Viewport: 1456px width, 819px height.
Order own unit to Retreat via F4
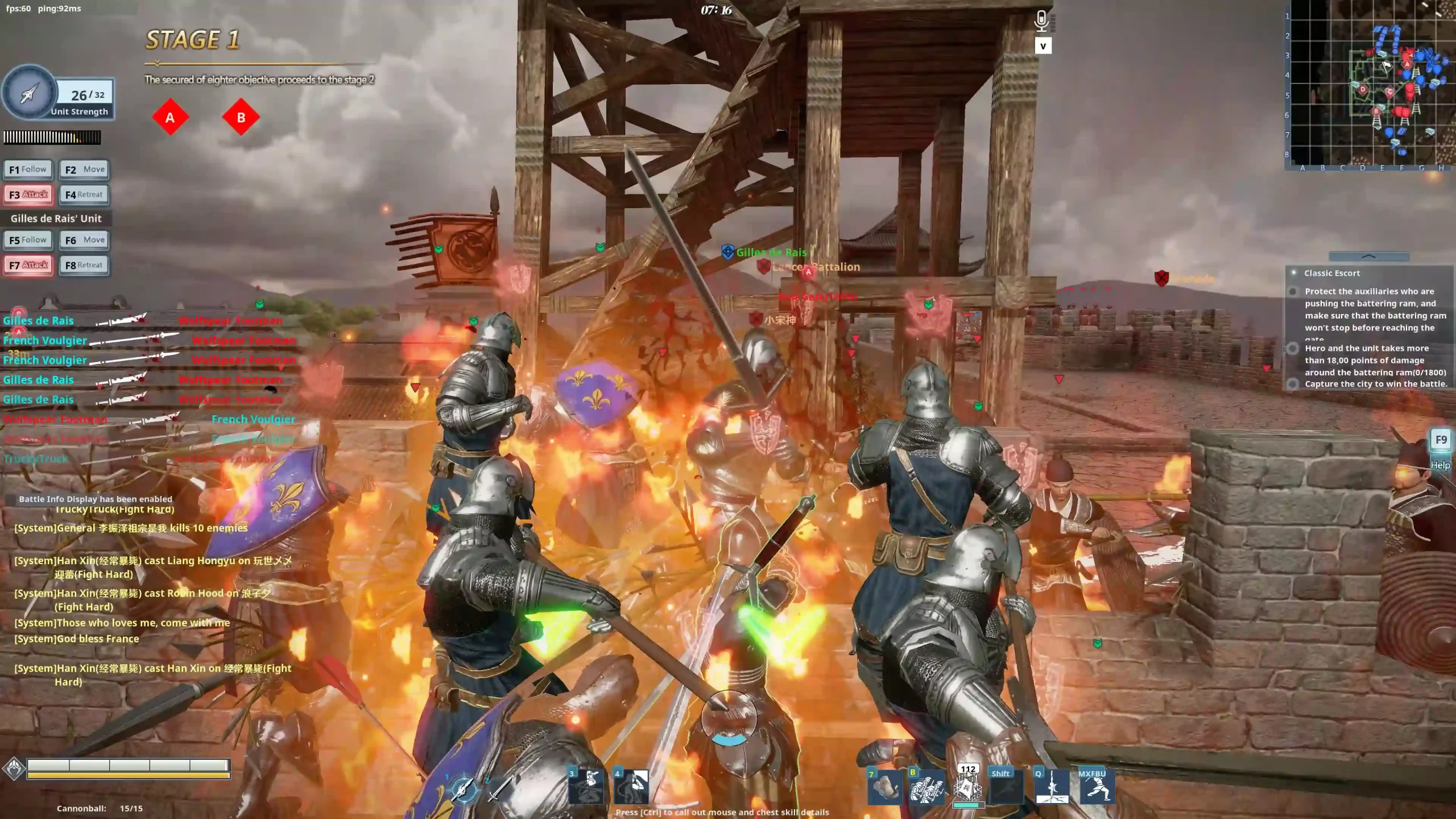(84, 195)
